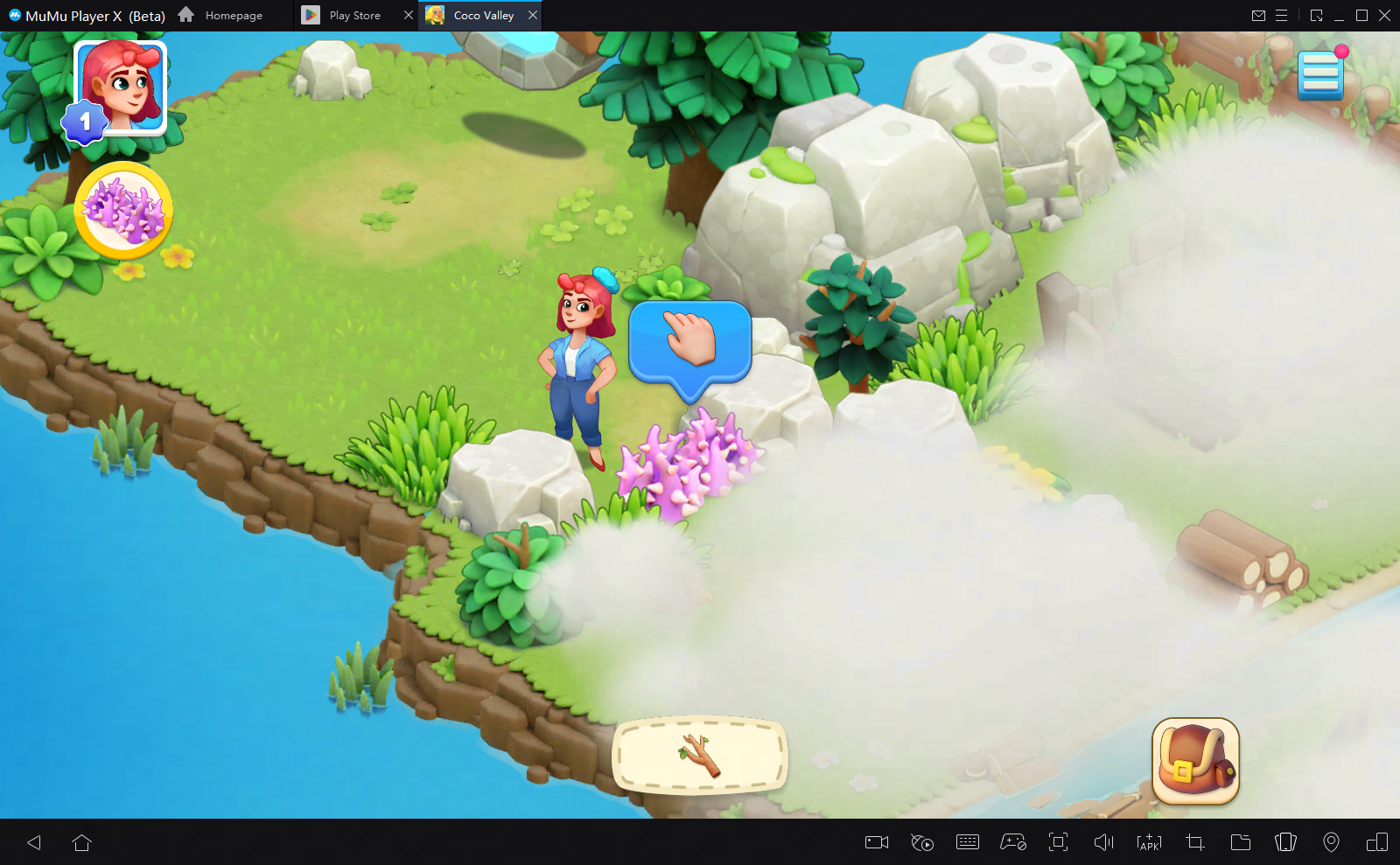Expand the window resize option
Image resolution: width=1400 pixels, height=865 pixels.
click(1315, 15)
